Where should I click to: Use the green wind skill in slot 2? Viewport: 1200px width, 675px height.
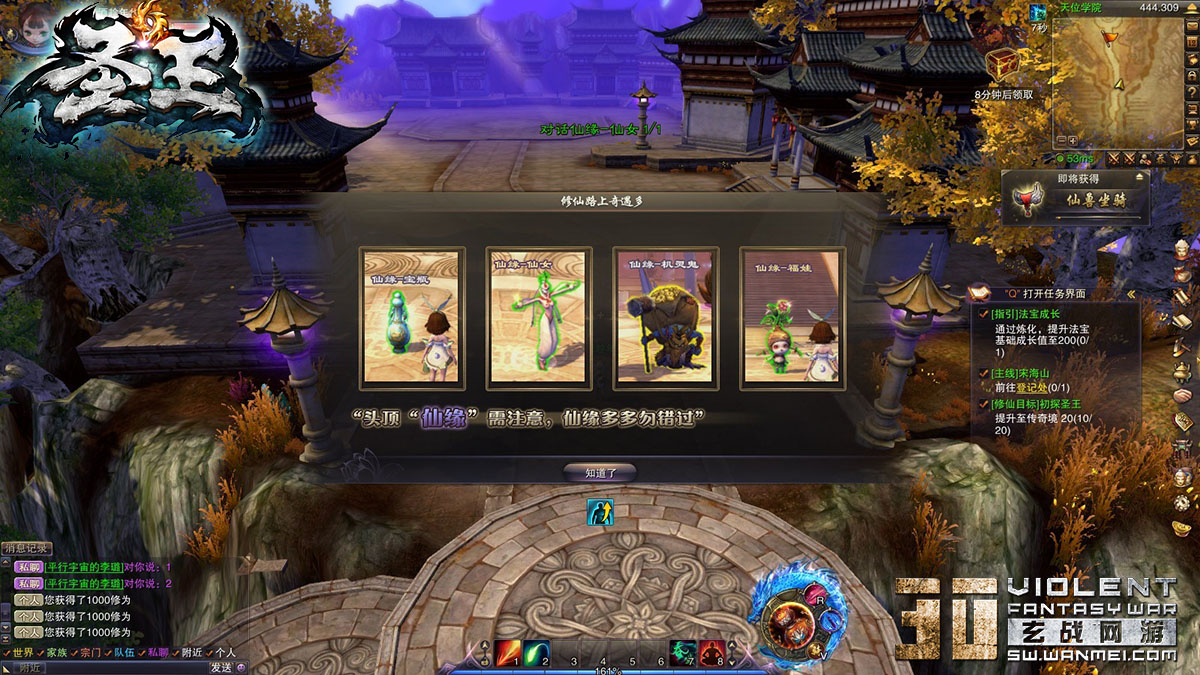pyautogui.click(x=536, y=653)
